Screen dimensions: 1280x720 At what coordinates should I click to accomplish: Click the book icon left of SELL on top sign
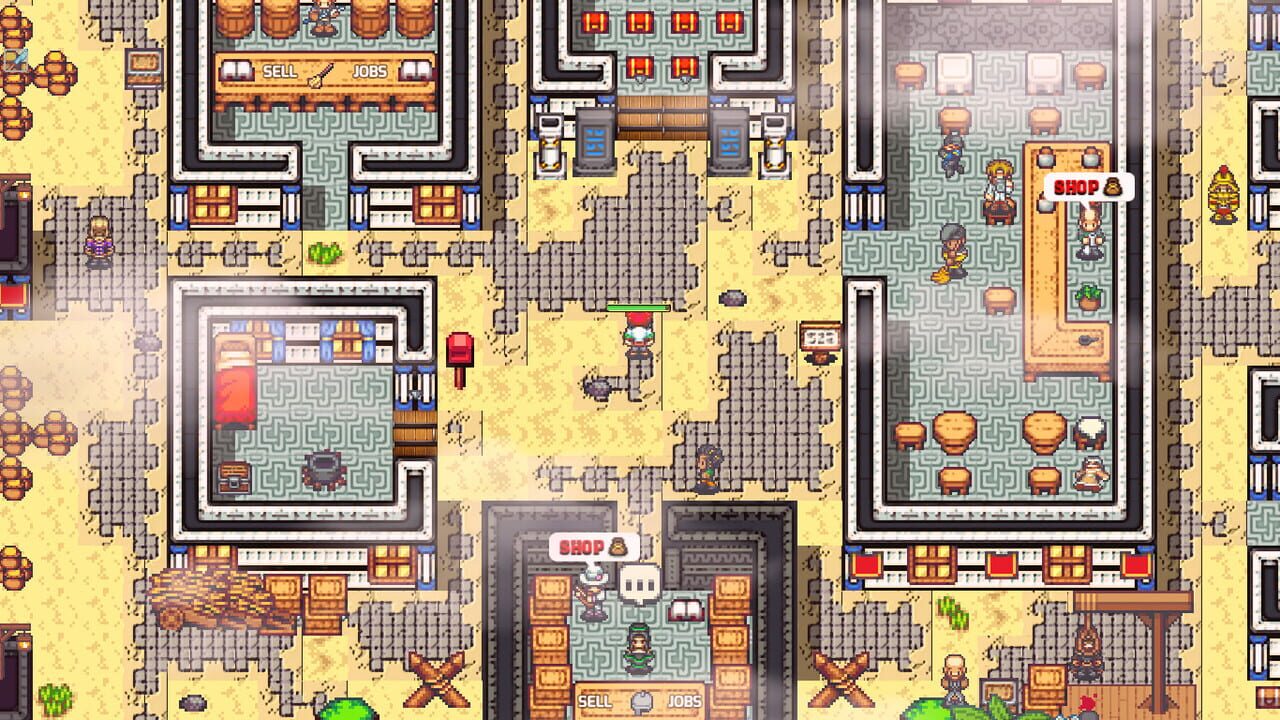[x=236, y=71]
